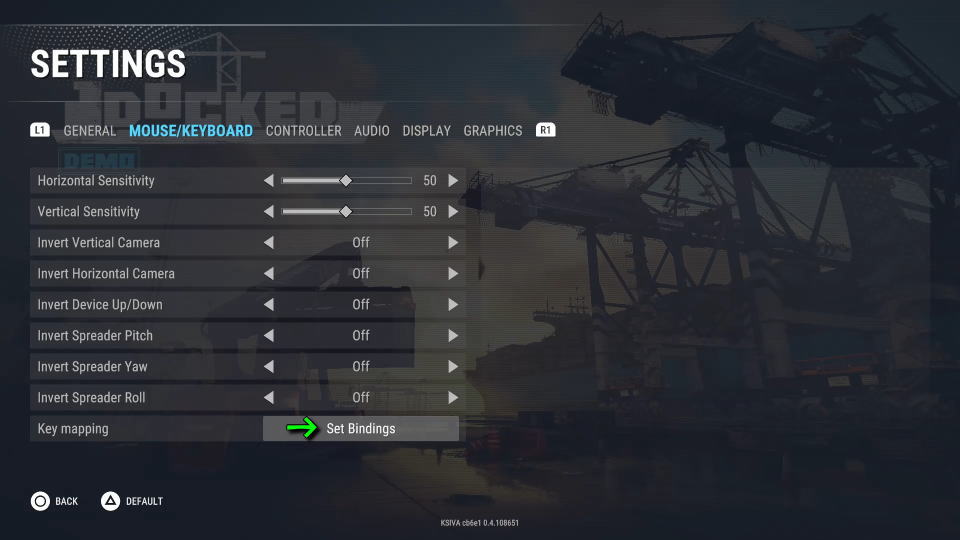Decrease Horizontal Sensitivity with left arrow
The width and height of the screenshot is (960, 540).
268,181
